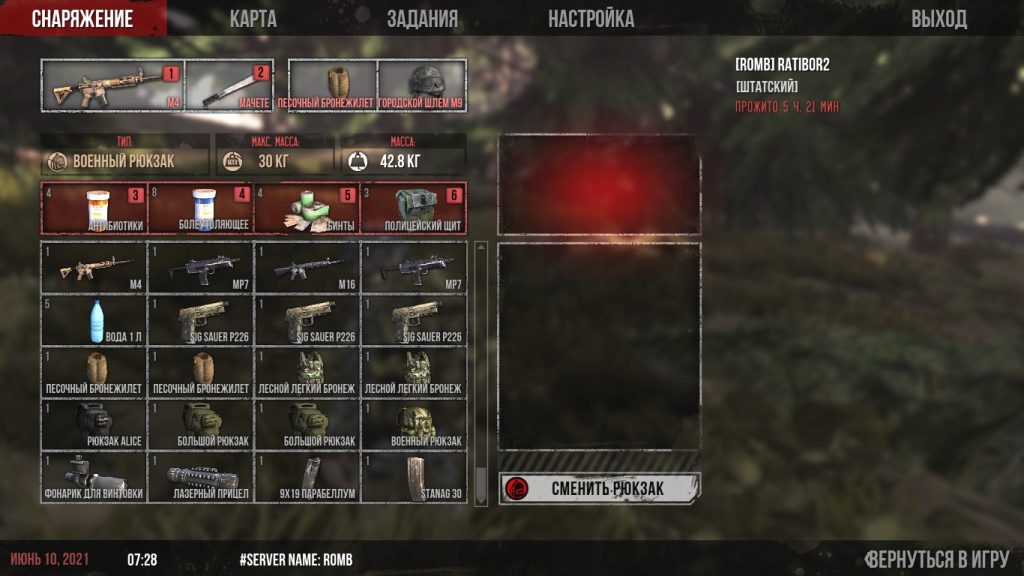Open the Задания tab

422,19
